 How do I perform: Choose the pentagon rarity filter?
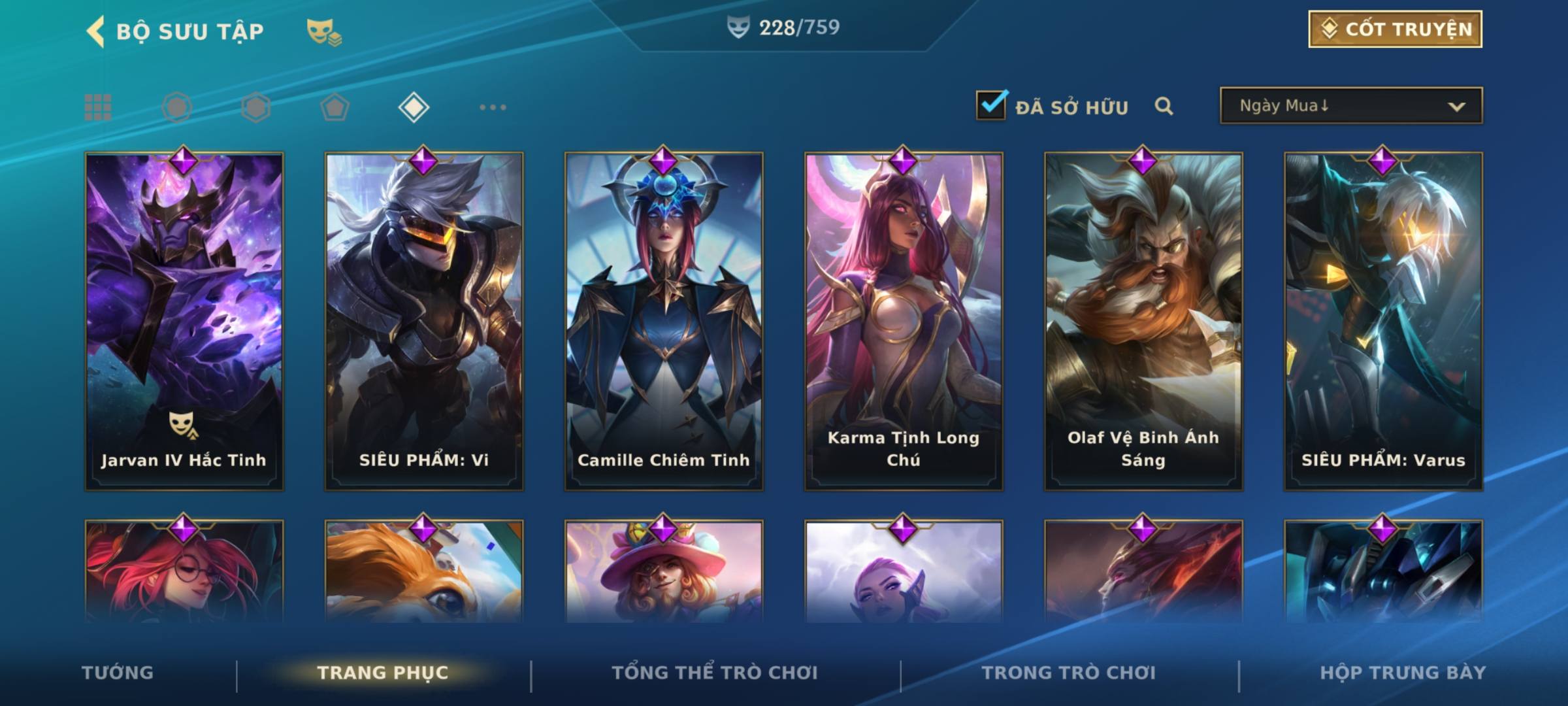coord(335,107)
